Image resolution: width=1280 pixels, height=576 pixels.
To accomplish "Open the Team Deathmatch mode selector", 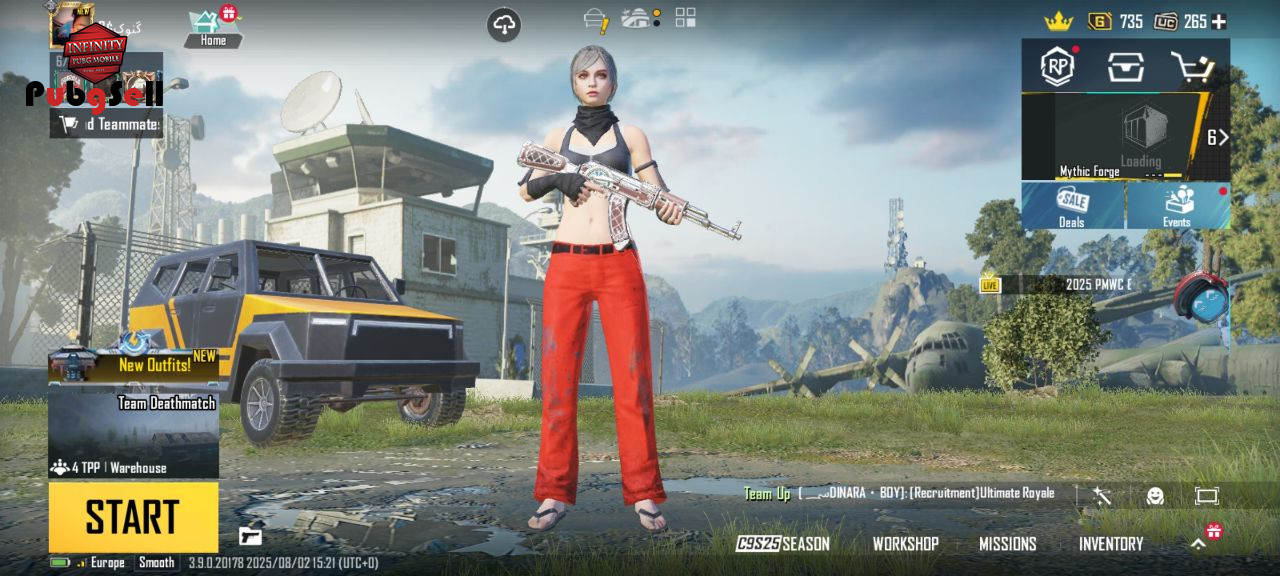I will click(x=133, y=430).
